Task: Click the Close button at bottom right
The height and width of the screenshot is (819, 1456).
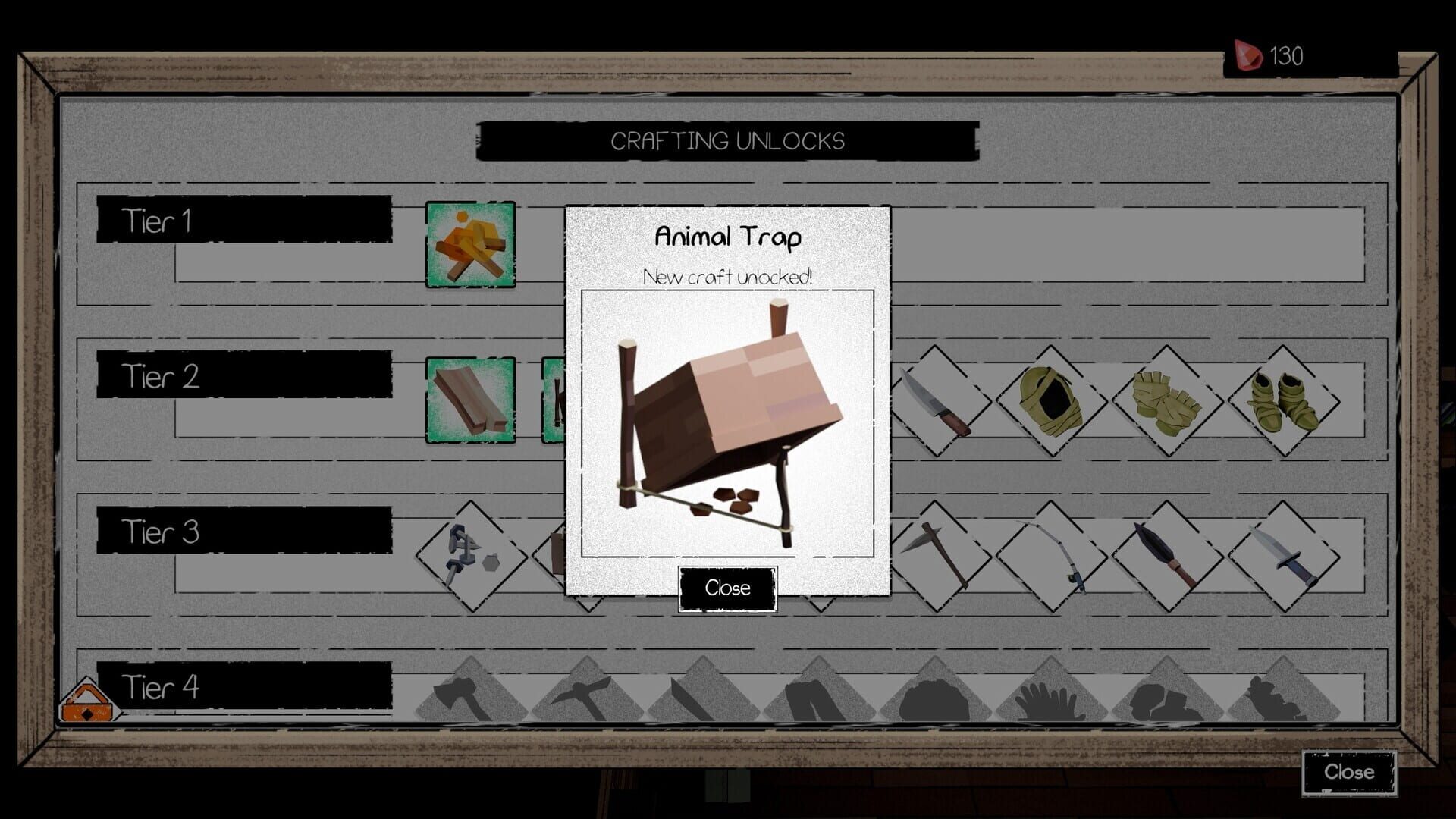Action: (x=1349, y=773)
